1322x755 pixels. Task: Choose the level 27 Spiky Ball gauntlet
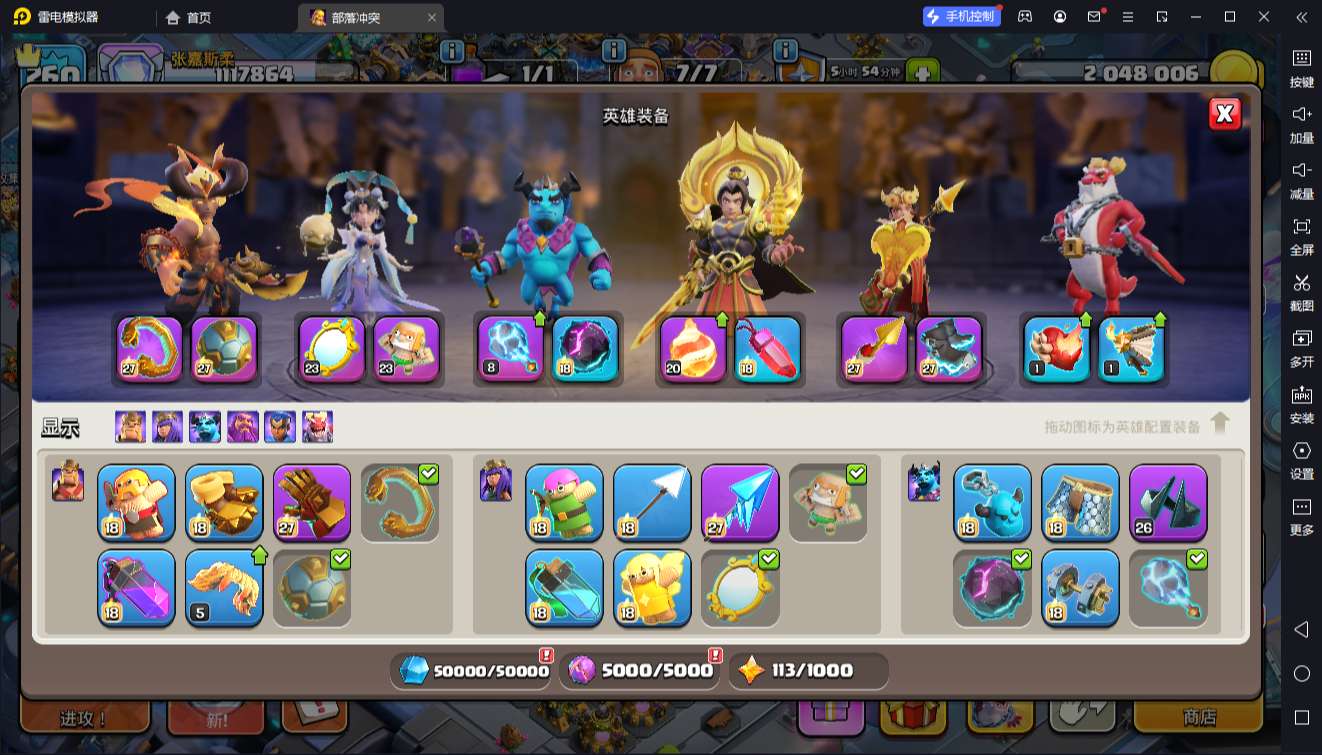coord(312,502)
